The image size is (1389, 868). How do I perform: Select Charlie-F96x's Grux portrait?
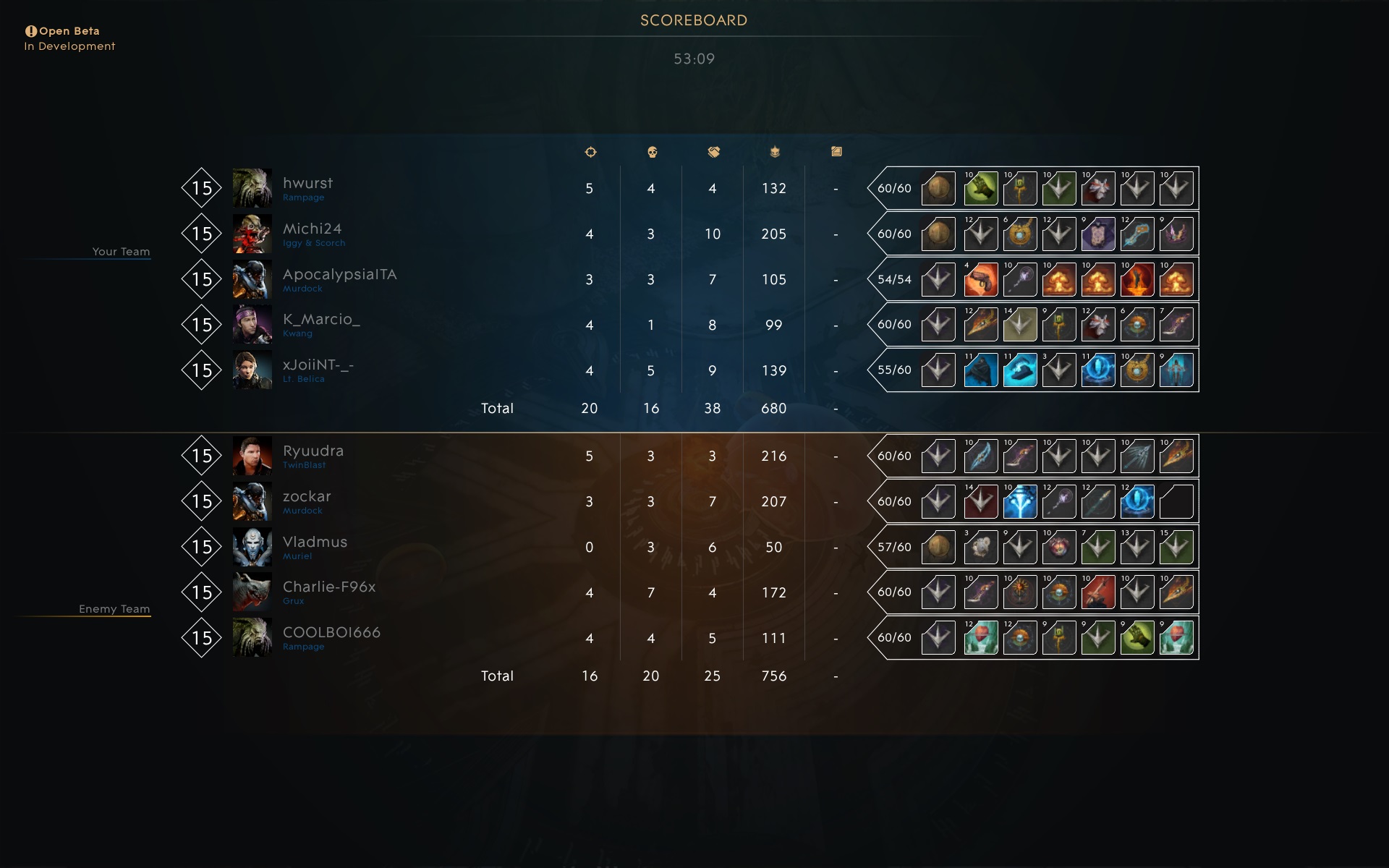point(252,592)
